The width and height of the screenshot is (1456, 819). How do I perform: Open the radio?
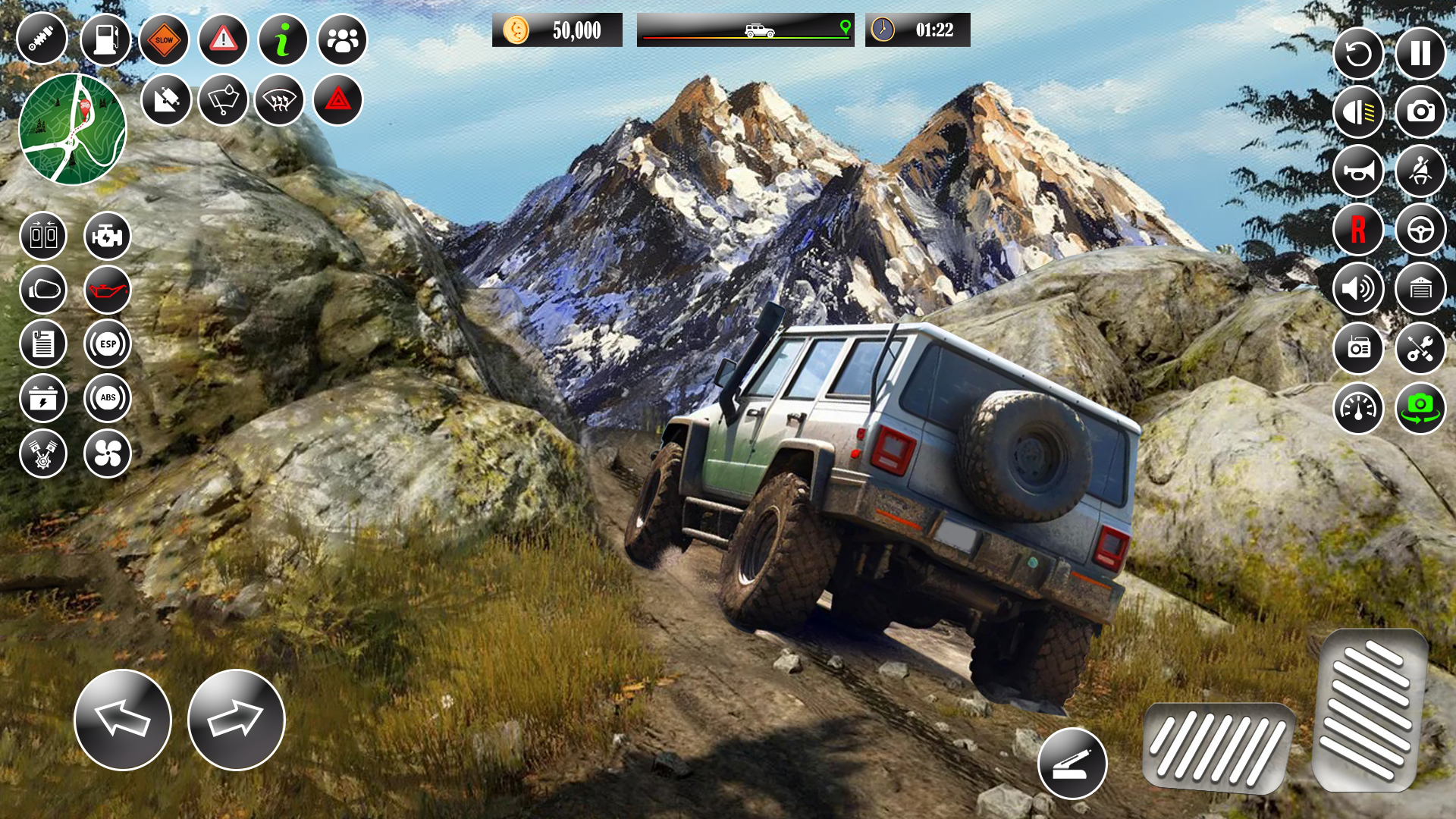point(1360,350)
